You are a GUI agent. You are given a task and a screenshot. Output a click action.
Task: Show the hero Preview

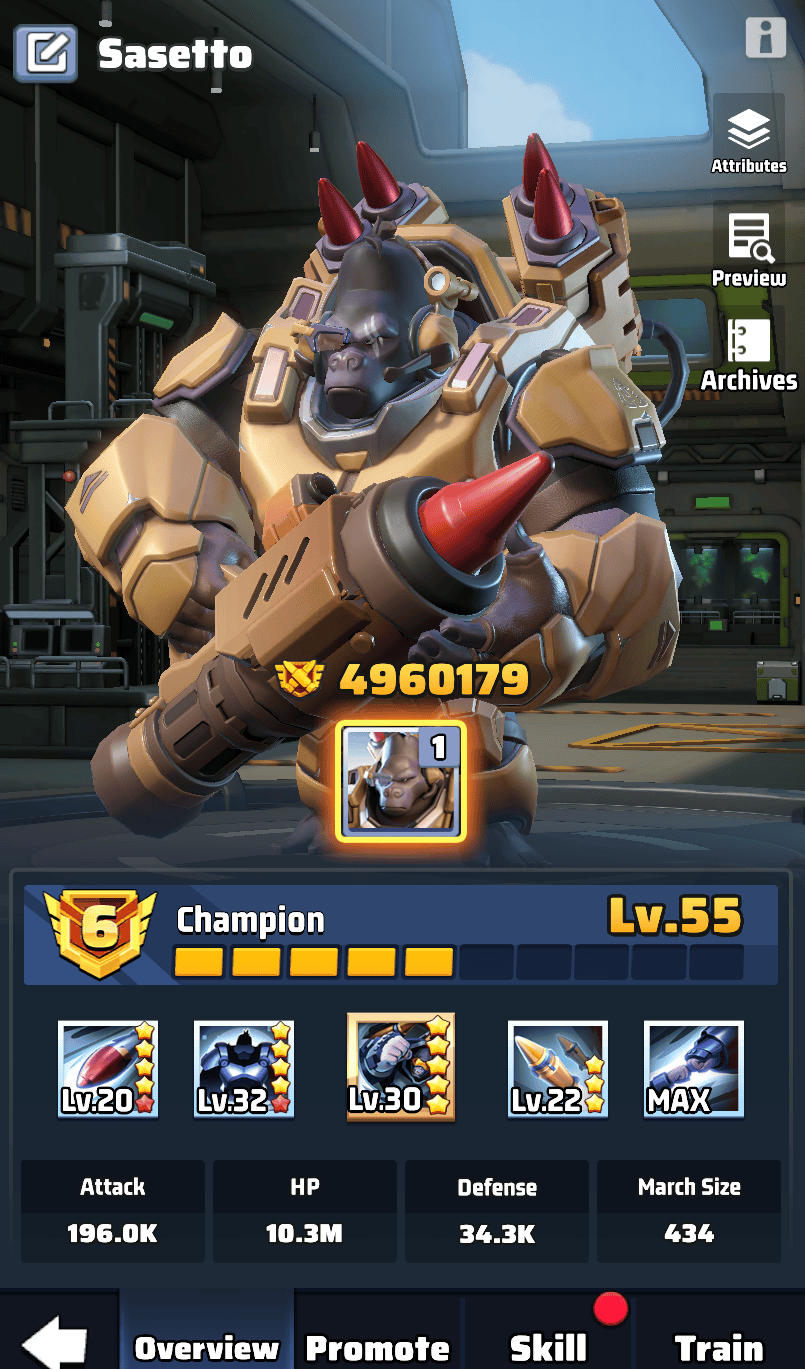pyautogui.click(x=748, y=250)
